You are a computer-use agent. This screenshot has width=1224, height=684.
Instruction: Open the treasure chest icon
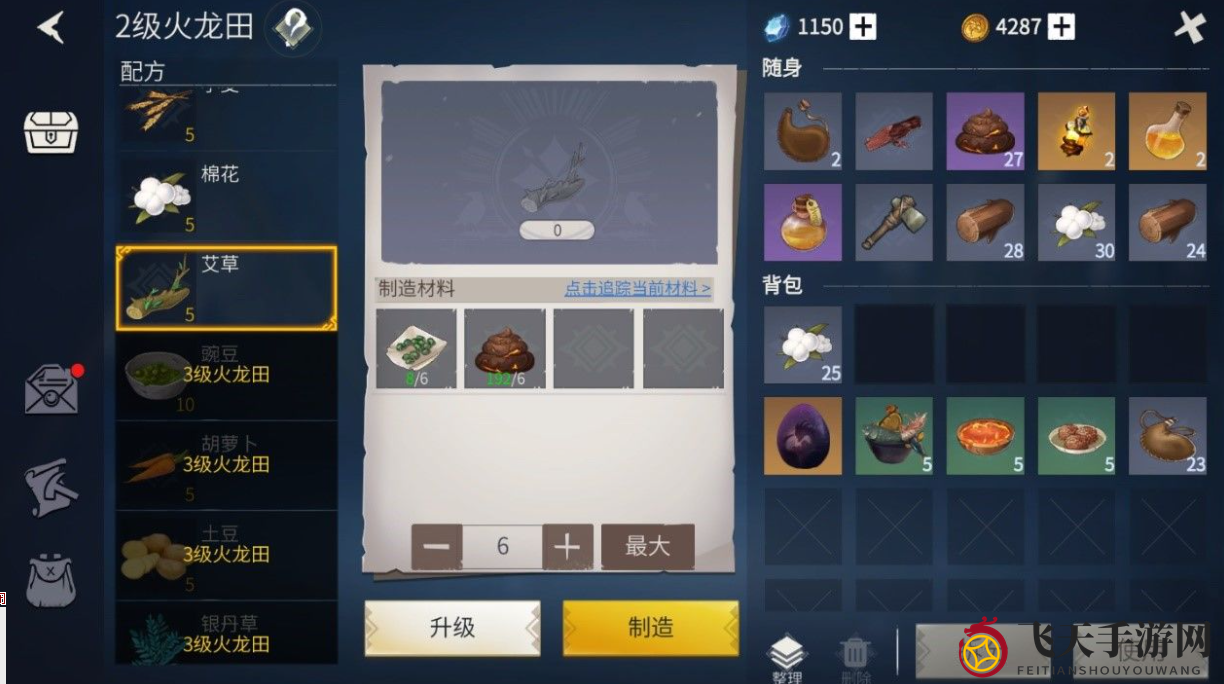[51, 132]
